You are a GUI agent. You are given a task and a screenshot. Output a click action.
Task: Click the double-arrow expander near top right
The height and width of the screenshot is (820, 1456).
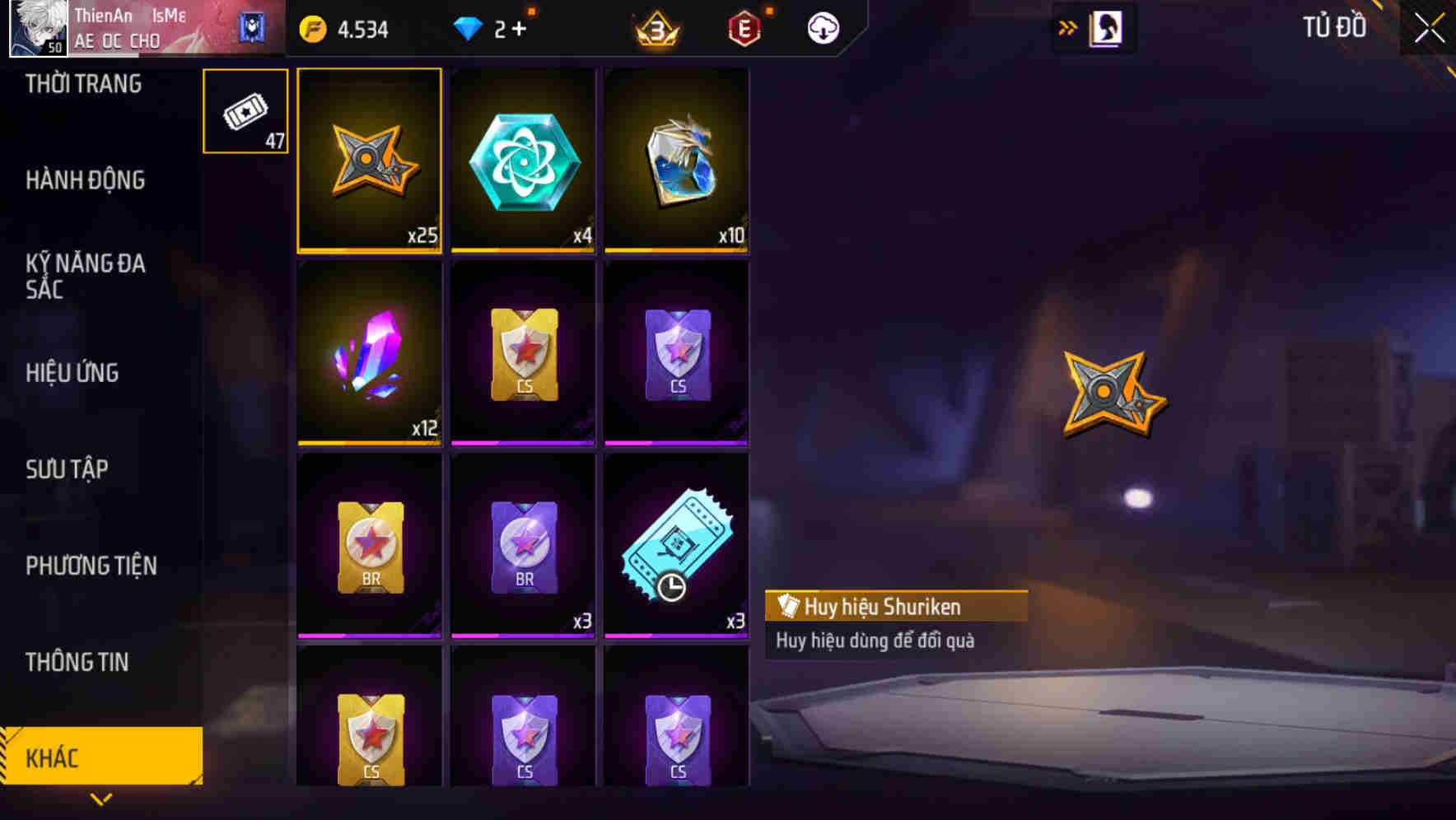point(1068,26)
